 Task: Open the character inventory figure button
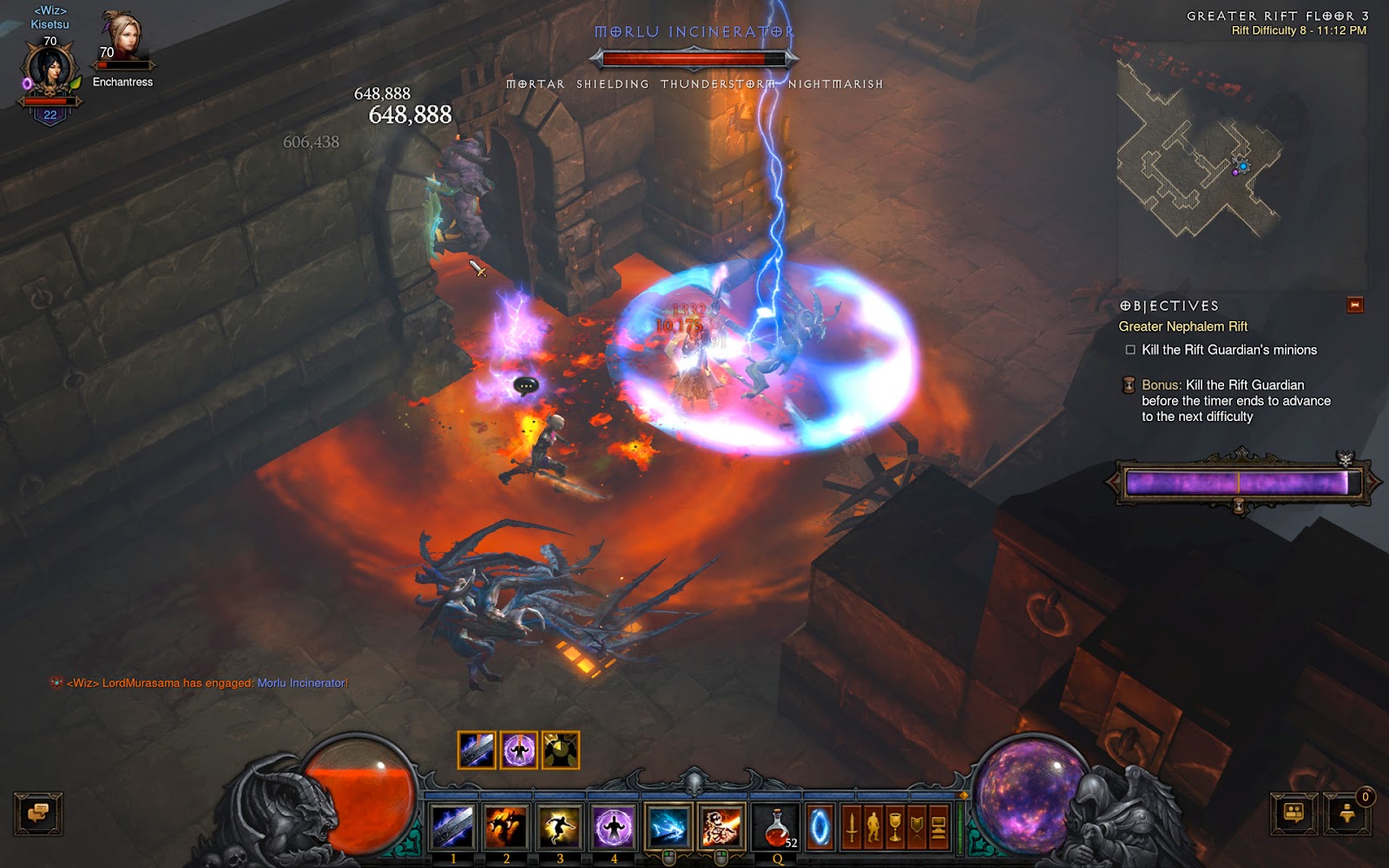[x=873, y=827]
